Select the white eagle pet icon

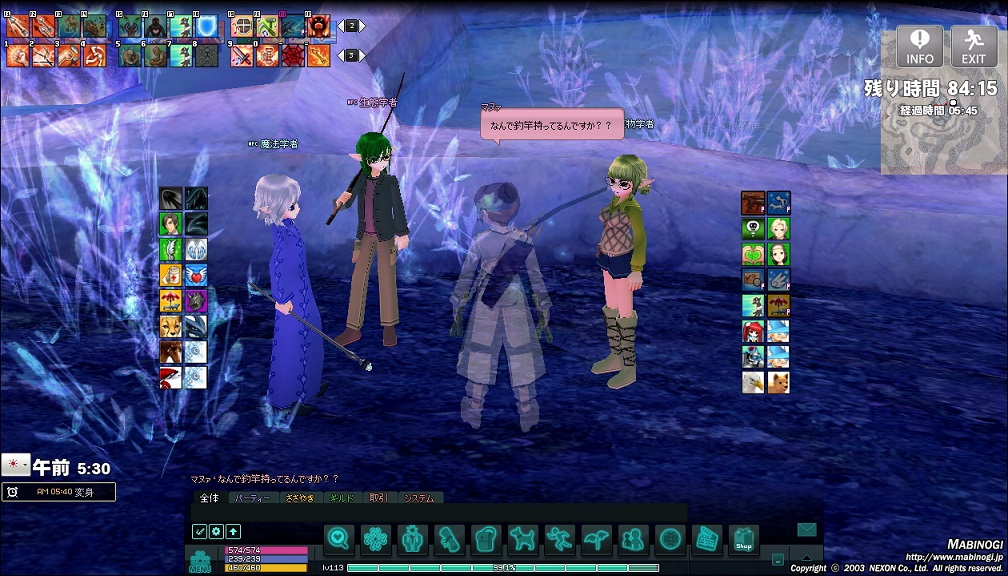tap(753, 382)
